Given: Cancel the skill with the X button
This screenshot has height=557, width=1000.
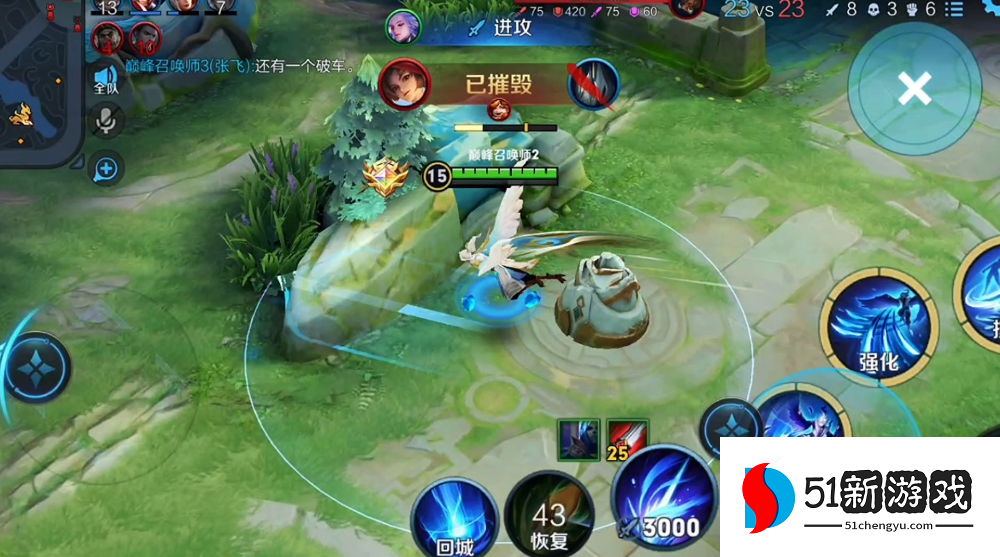Looking at the screenshot, I should [x=914, y=89].
